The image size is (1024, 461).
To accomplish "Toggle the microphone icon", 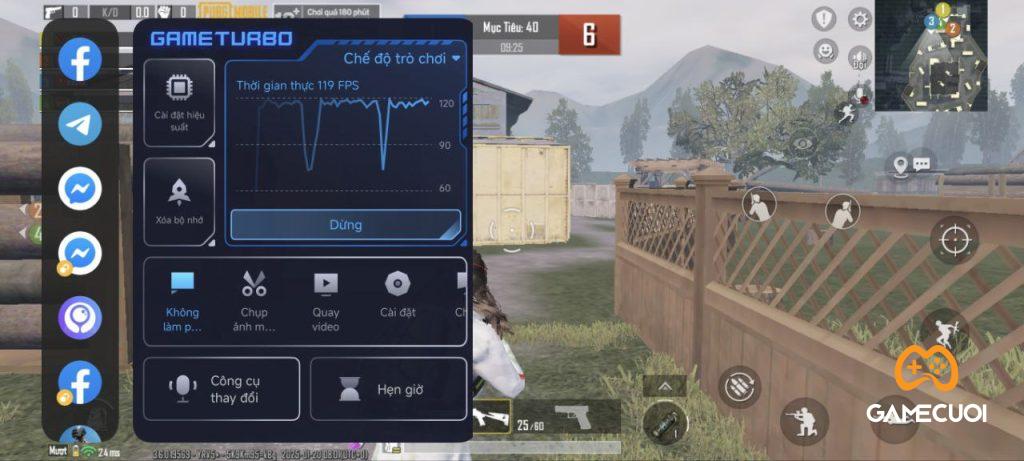I will (857, 95).
